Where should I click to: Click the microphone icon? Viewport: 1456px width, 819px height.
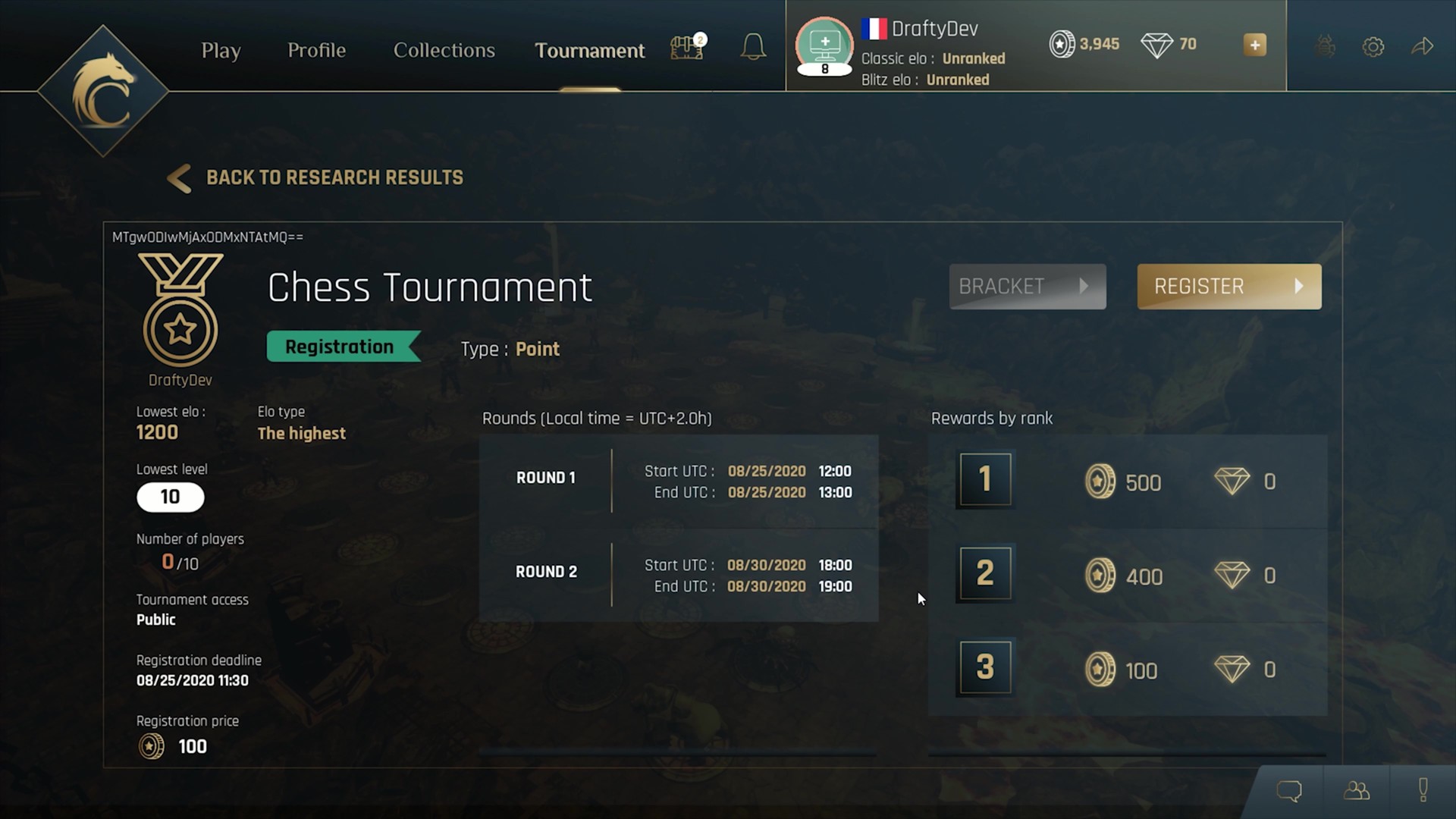pos(1423,791)
